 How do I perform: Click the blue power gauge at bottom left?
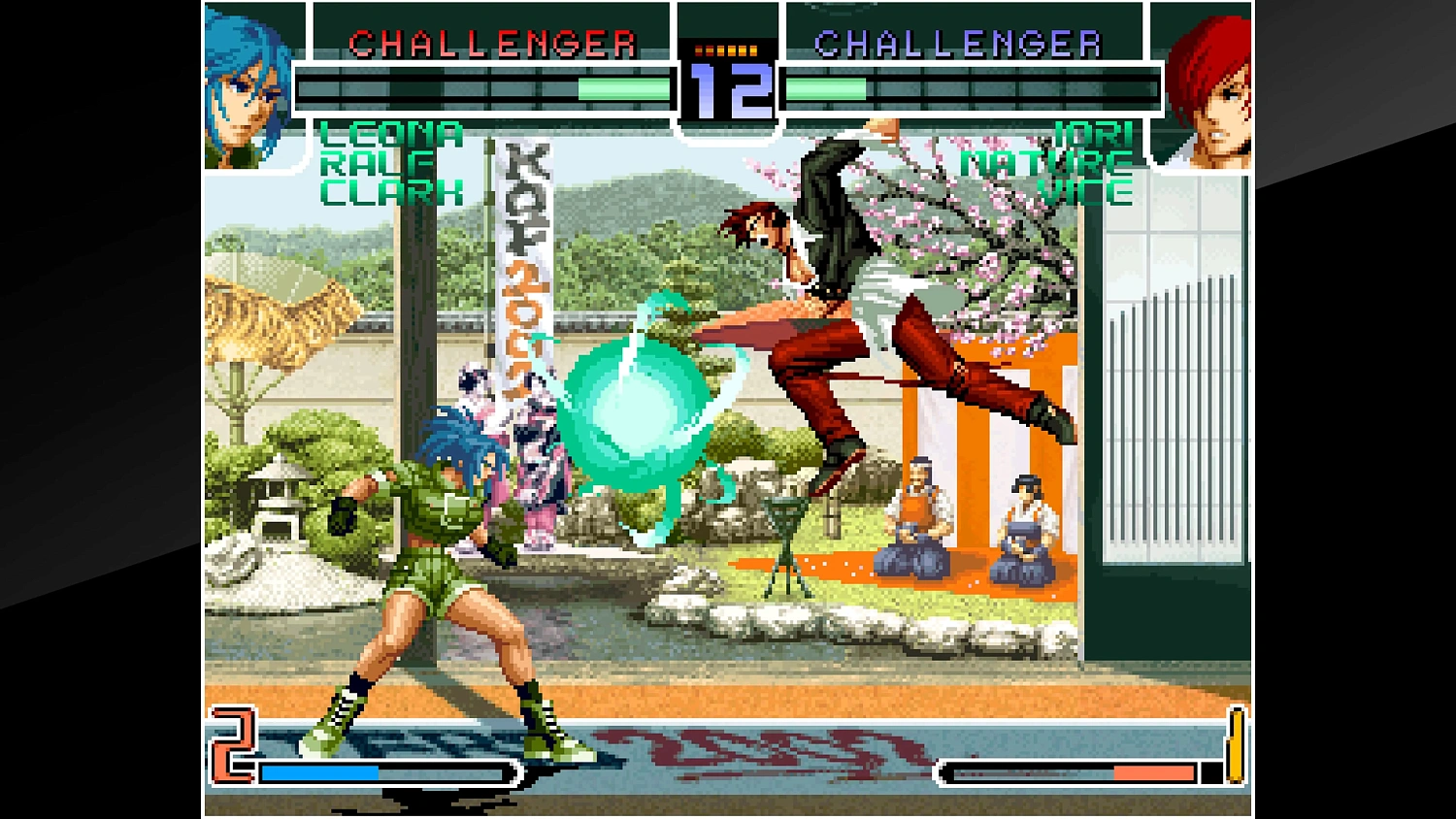320,772
